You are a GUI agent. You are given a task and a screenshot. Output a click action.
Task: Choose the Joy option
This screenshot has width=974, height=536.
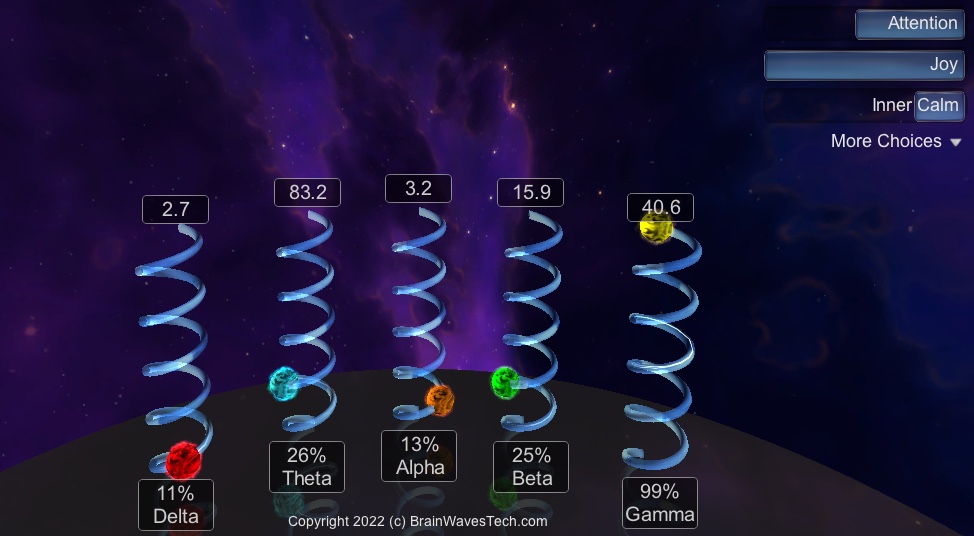tap(864, 65)
